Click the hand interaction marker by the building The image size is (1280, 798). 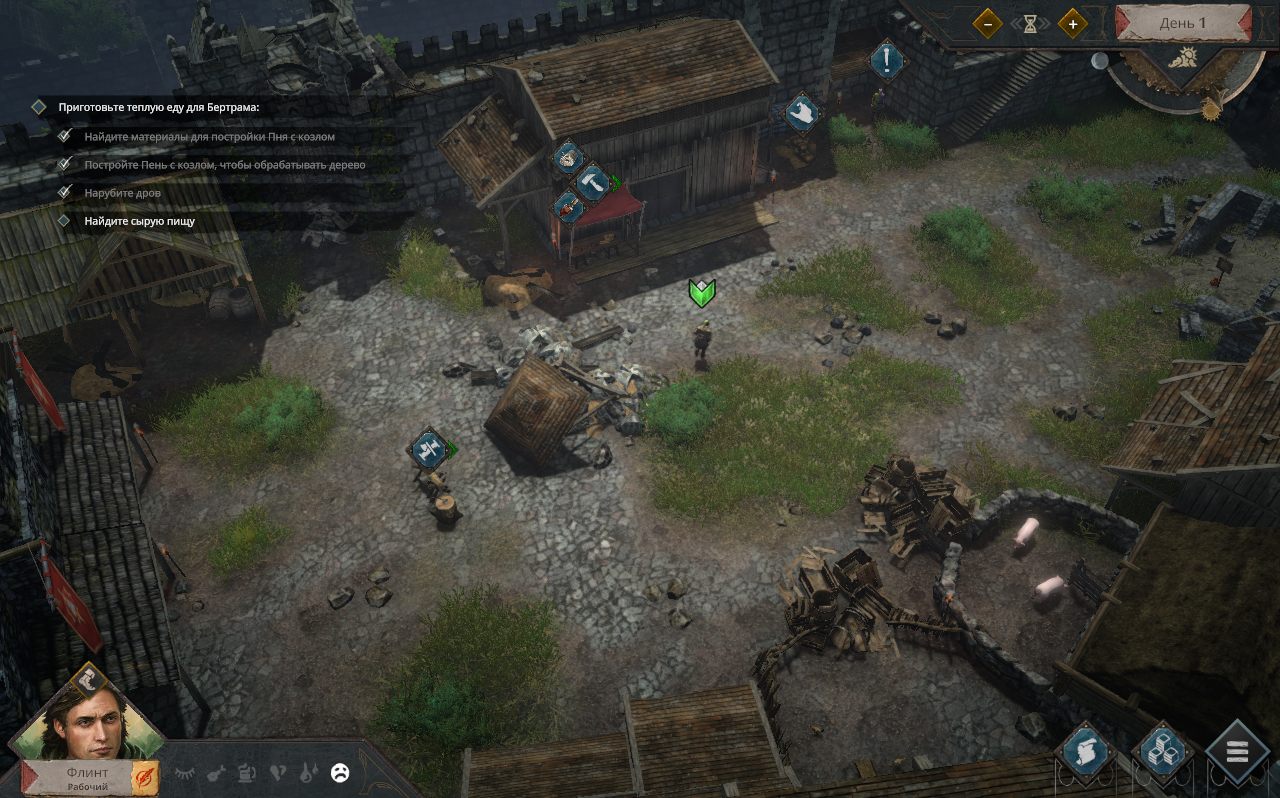pos(801,113)
